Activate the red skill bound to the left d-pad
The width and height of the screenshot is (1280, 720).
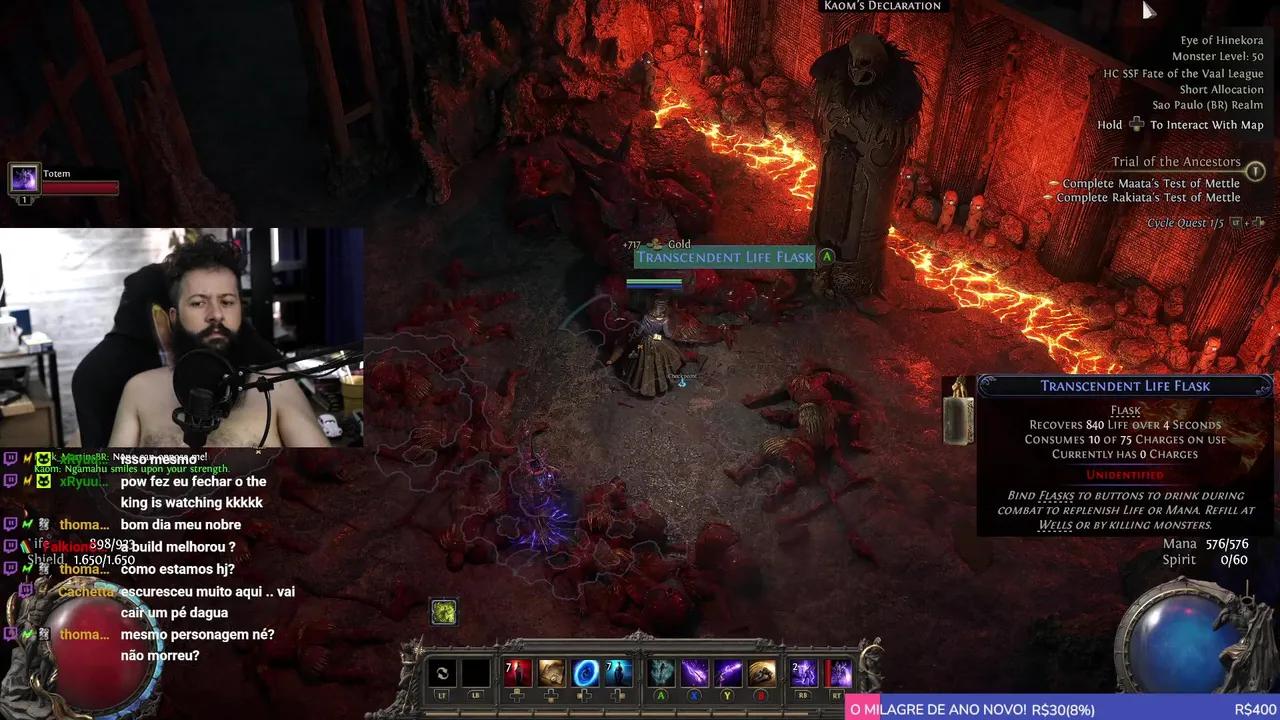pyautogui.click(x=517, y=671)
